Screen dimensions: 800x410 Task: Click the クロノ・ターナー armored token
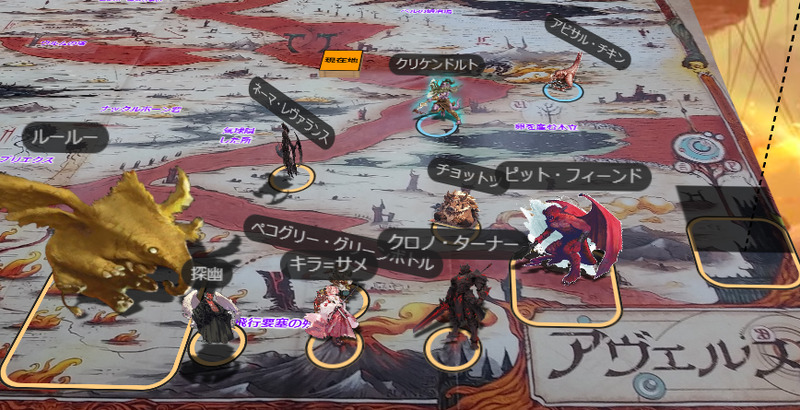pos(460,305)
